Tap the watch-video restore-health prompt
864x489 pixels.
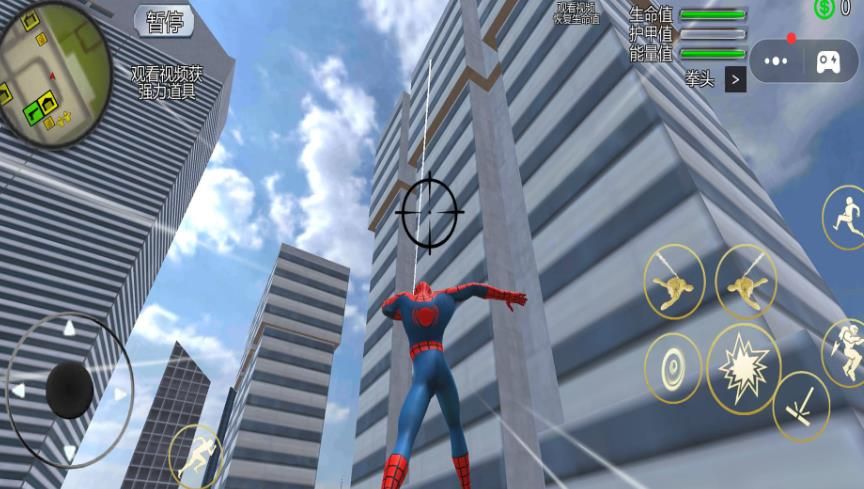(x=578, y=13)
